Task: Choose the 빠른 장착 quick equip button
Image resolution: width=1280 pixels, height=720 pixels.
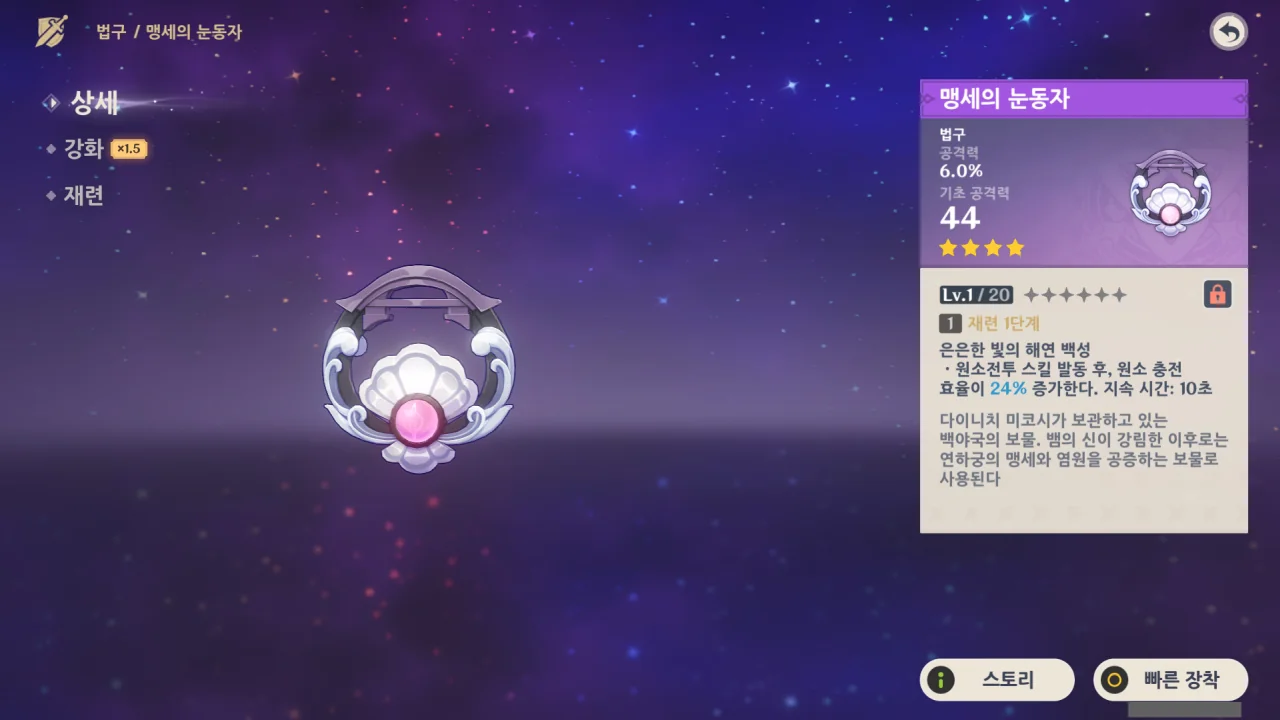Action: [1171, 680]
